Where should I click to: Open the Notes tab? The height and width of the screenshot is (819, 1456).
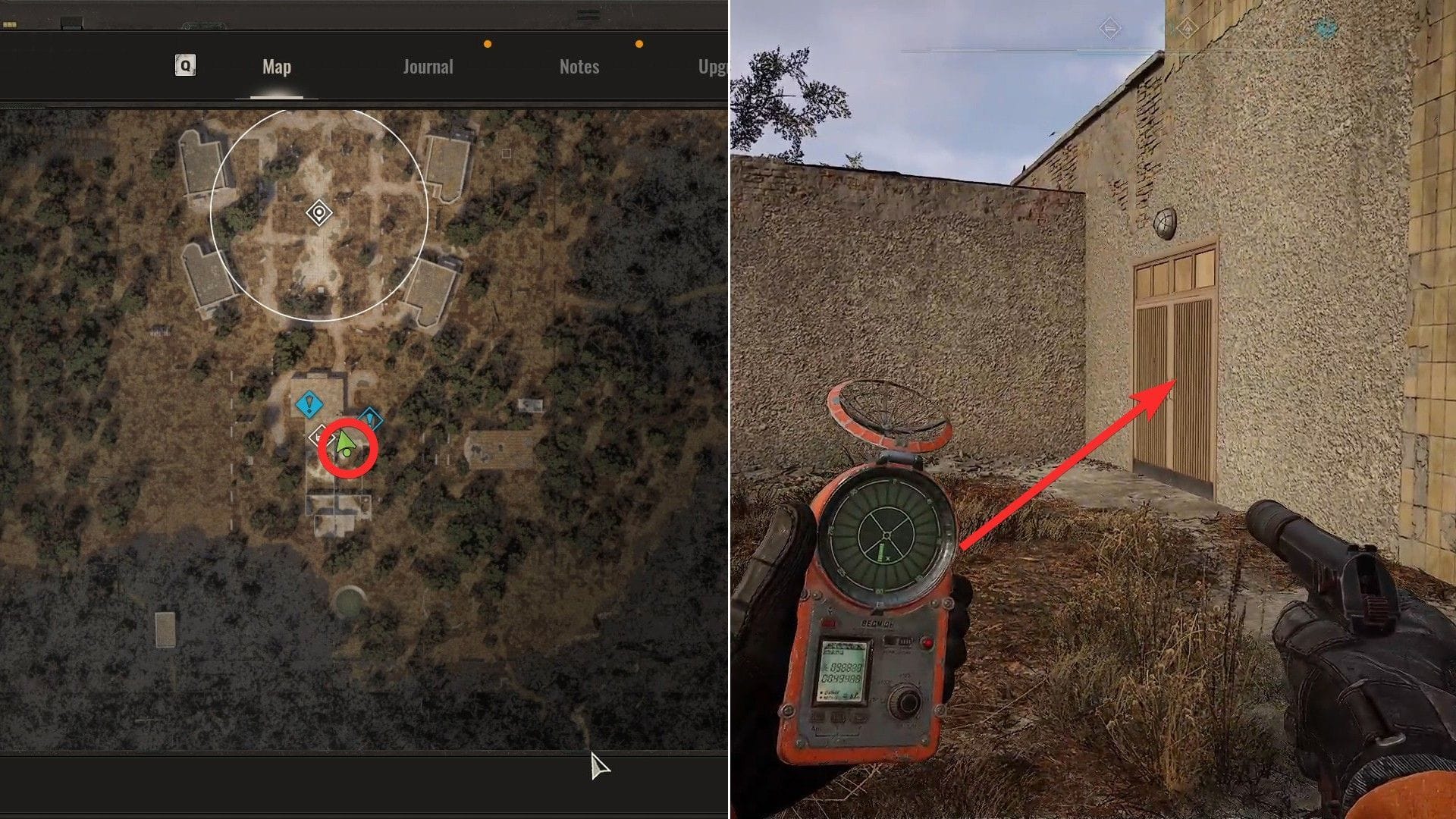579,66
